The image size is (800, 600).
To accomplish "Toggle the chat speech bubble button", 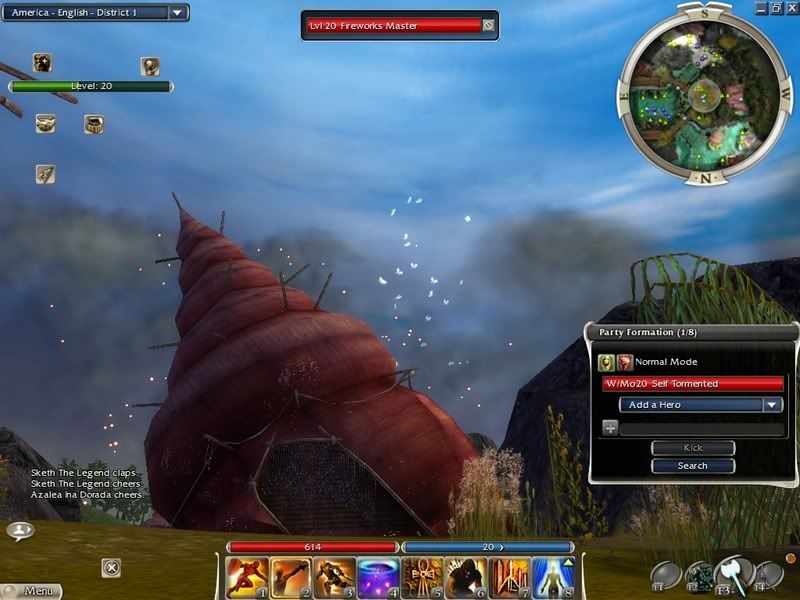I will click(20, 530).
